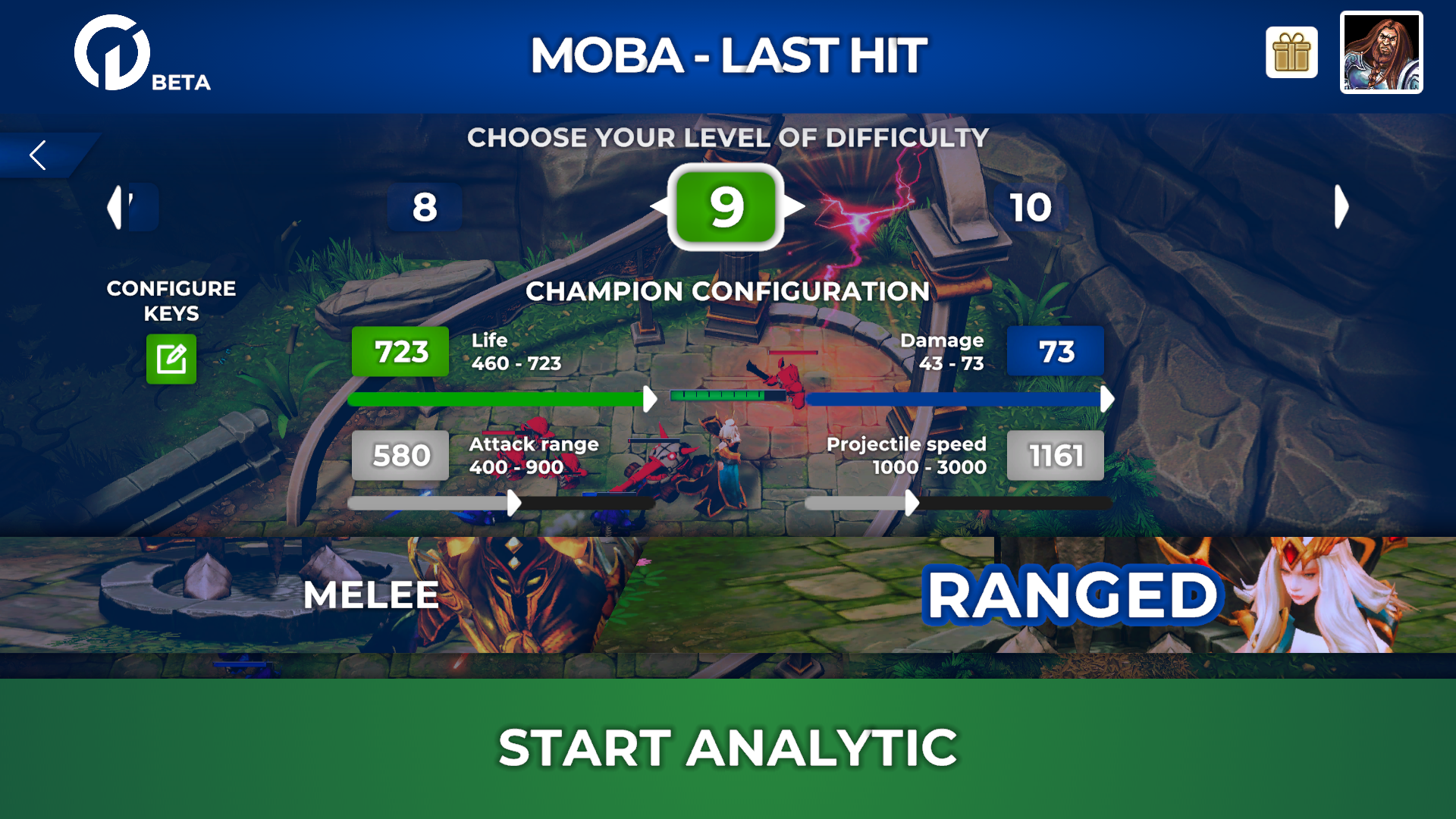Show higher difficulty levels with right arrow
The height and width of the screenshot is (819, 1456).
(x=1341, y=207)
